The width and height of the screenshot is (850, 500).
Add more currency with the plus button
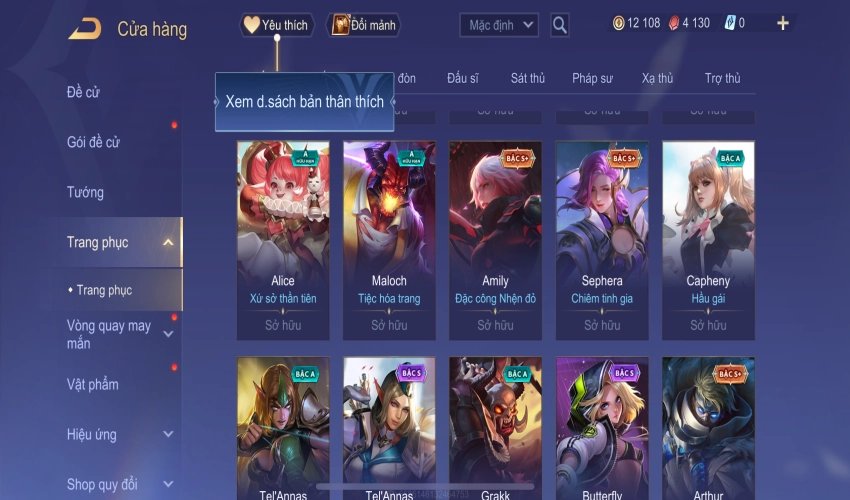[x=782, y=23]
